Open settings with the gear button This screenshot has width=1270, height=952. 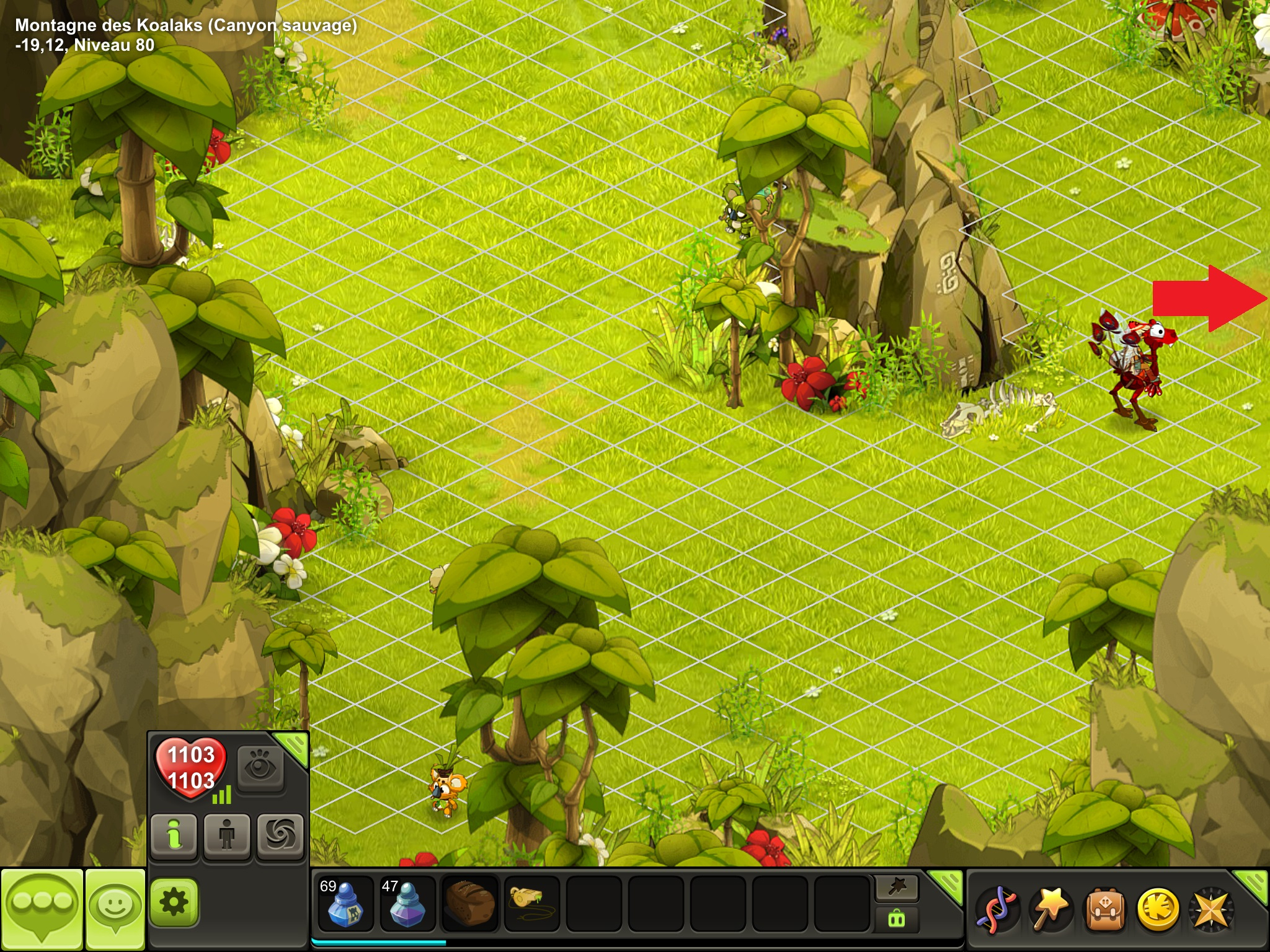[174, 902]
